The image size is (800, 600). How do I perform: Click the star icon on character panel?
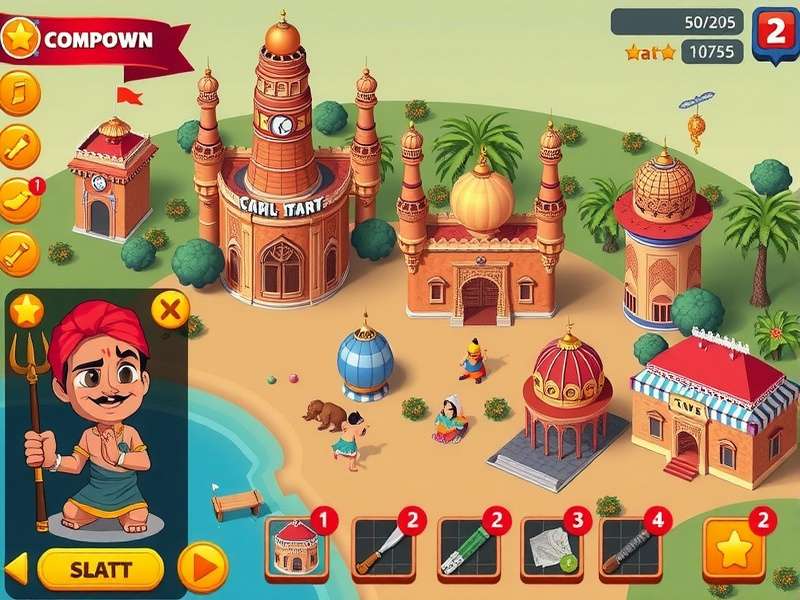click(x=27, y=311)
